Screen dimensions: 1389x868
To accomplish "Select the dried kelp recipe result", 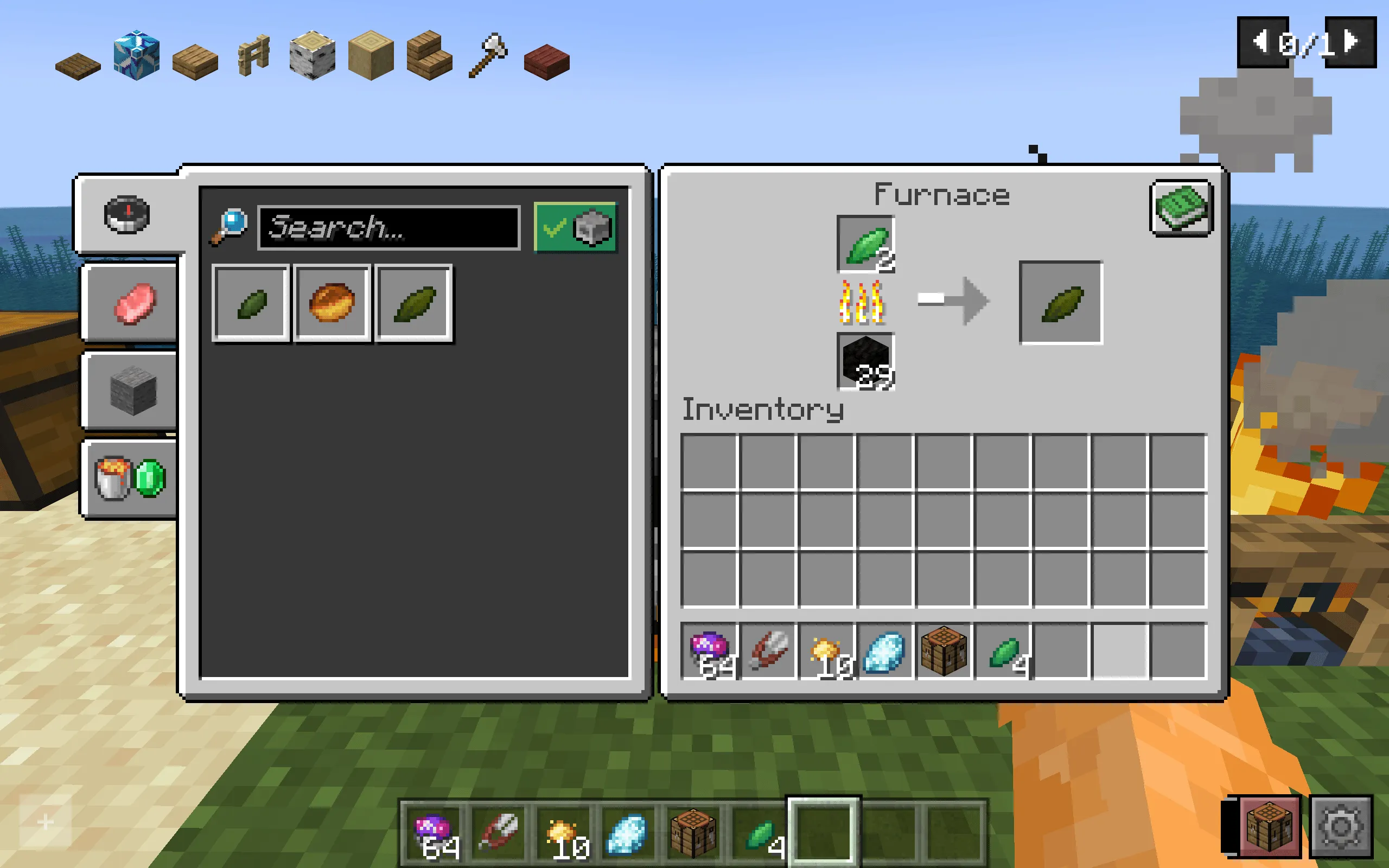I will (x=415, y=303).
